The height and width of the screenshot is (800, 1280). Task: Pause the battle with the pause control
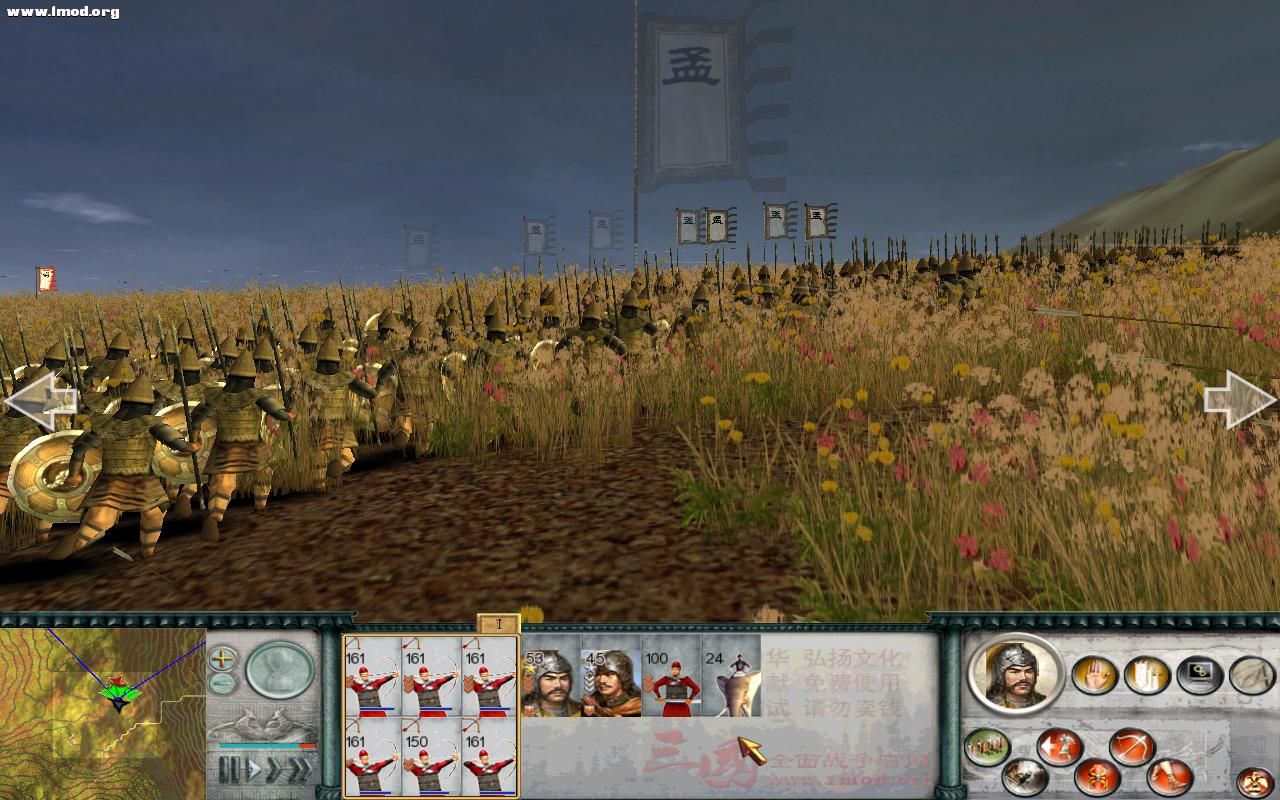[x=231, y=767]
